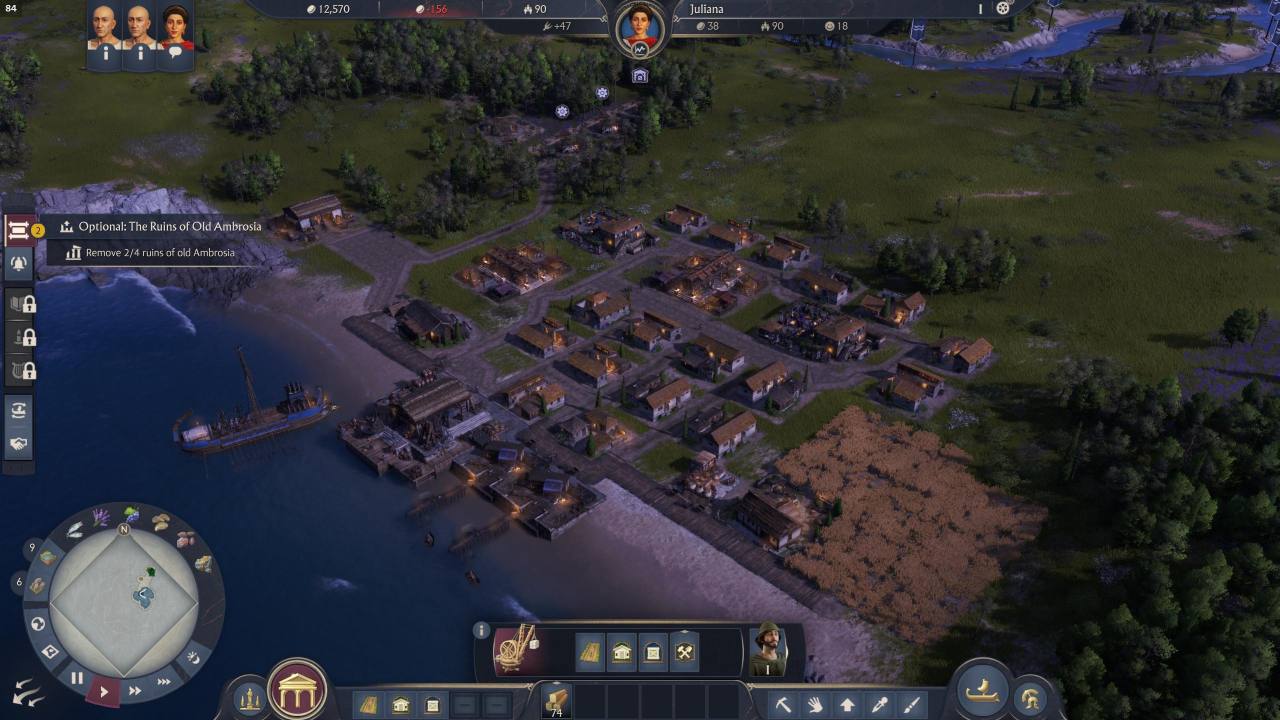This screenshot has height=720, width=1280.
Task: Open the temple build menu
Action: click(298, 689)
